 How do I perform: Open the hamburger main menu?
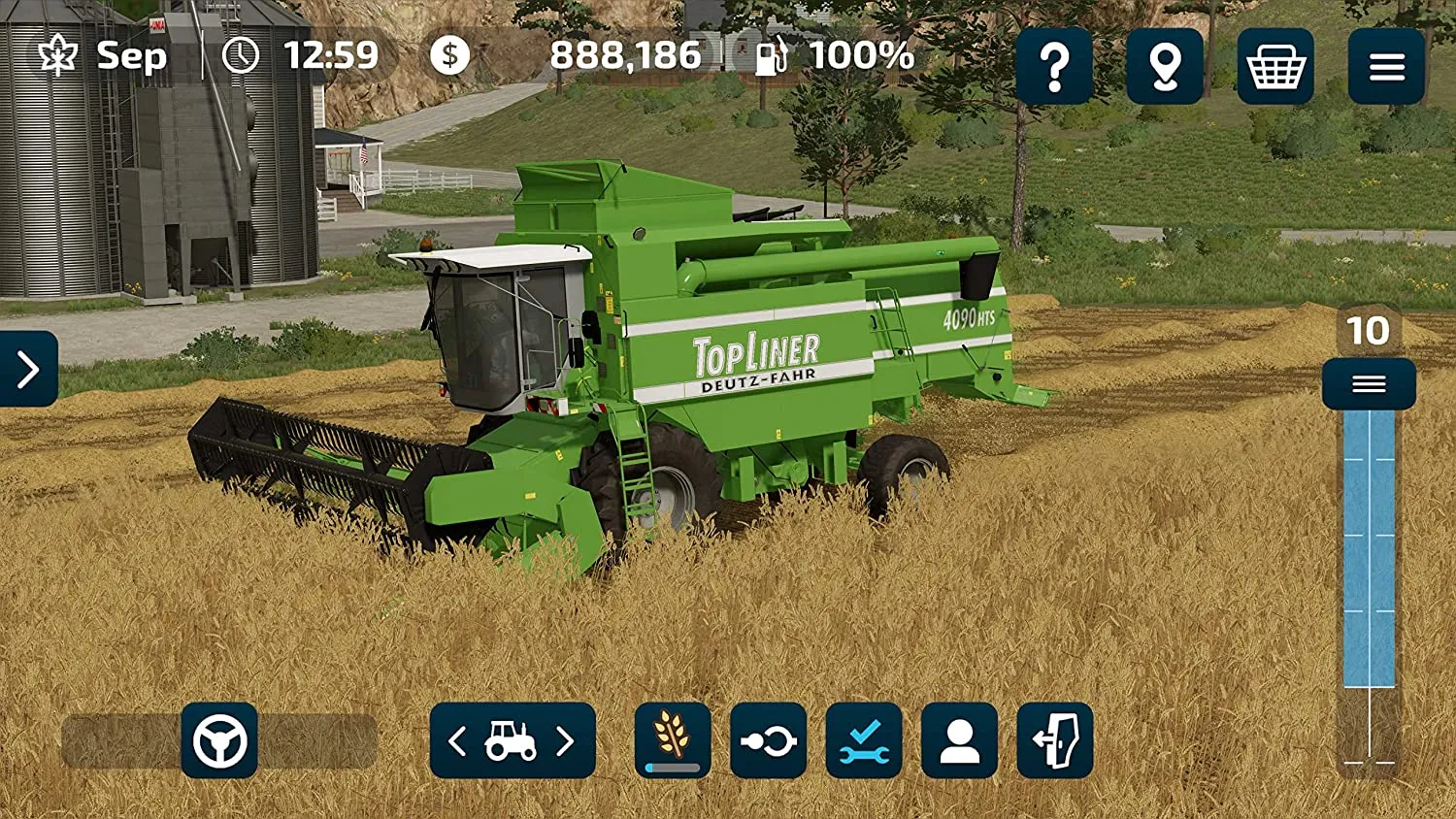click(1386, 66)
